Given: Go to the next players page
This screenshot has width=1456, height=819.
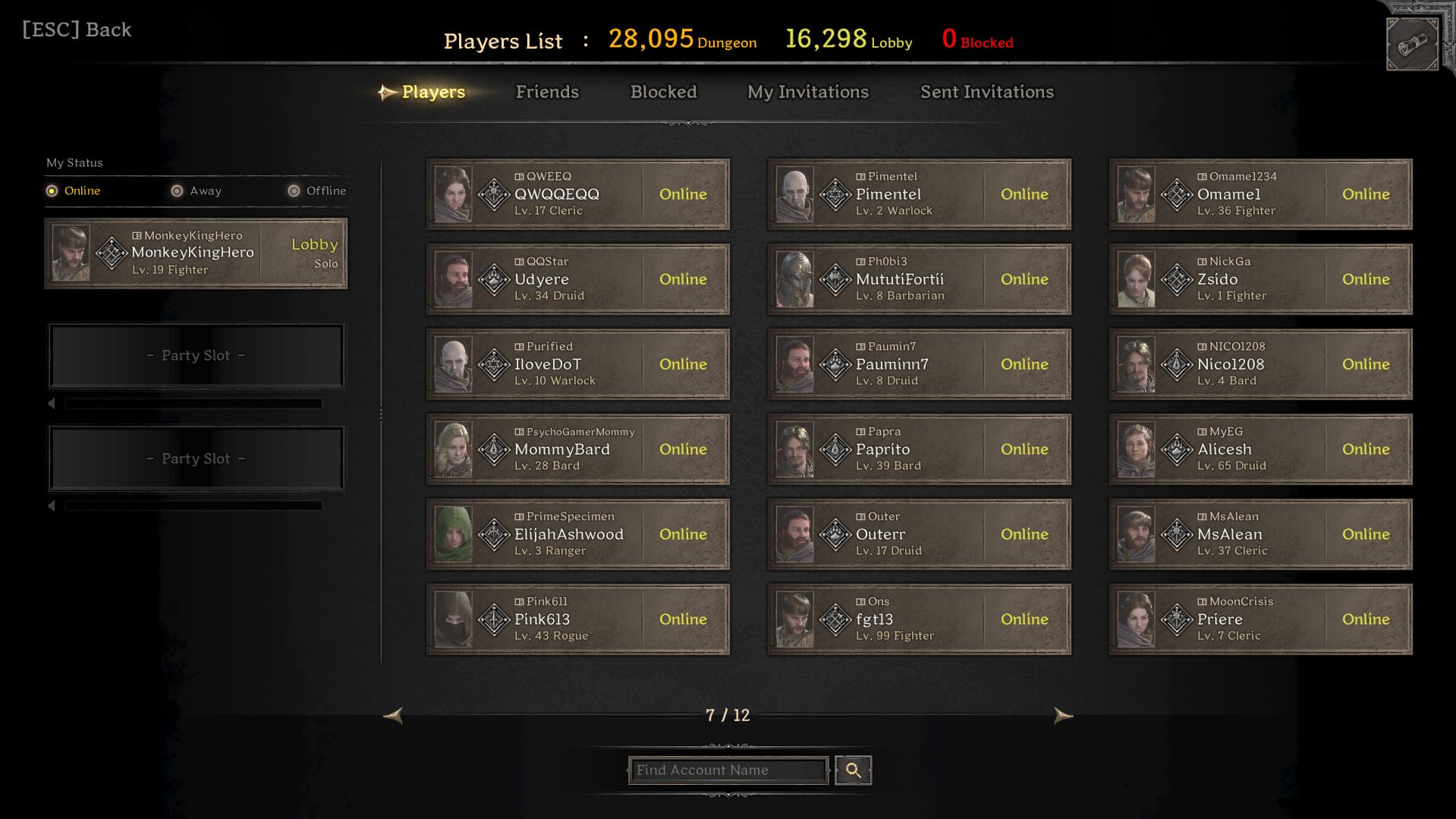Looking at the screenshot, I should pyautogui.click(x=1062, y=715).
